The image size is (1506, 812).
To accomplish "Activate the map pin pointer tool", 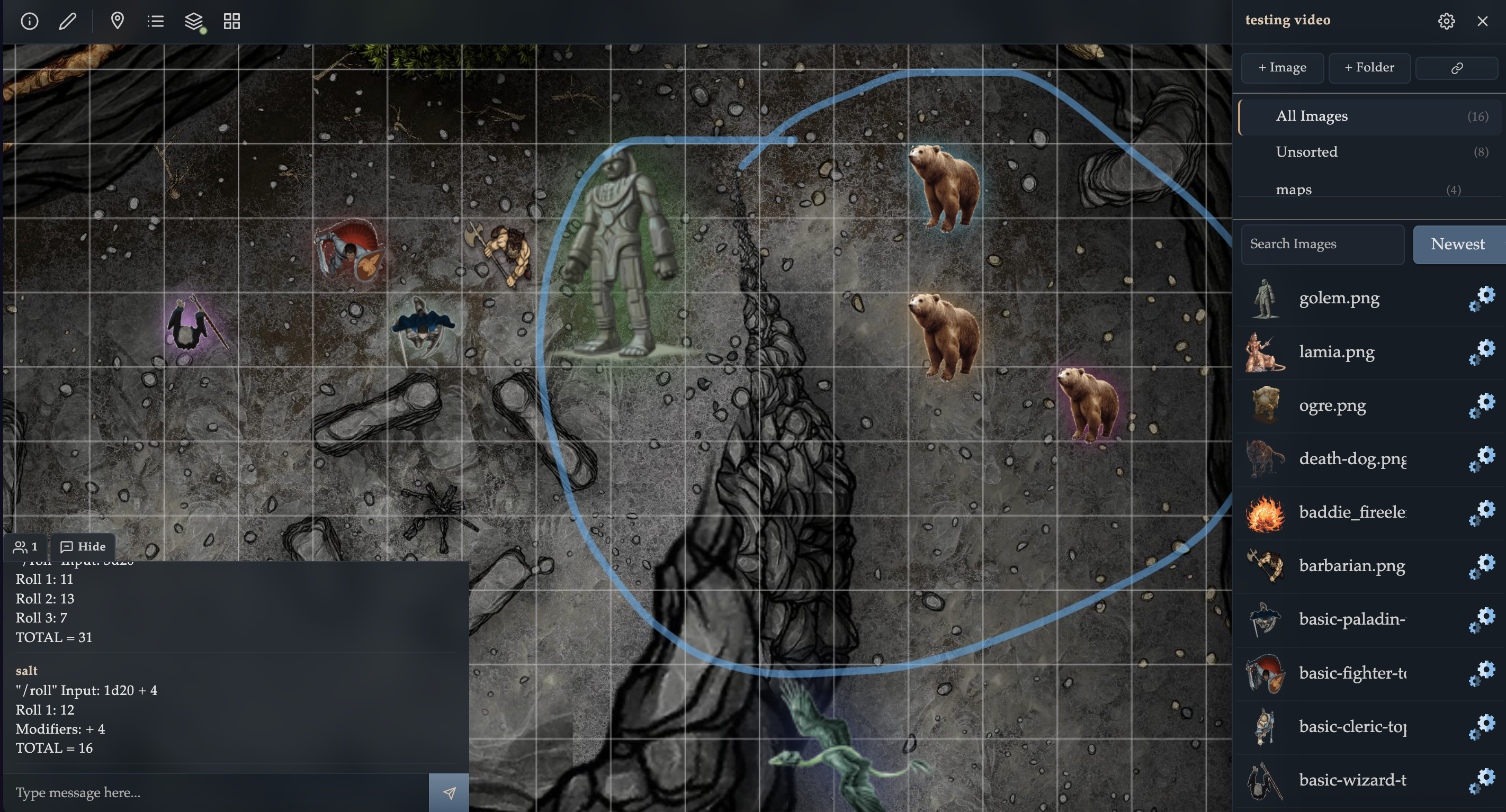I will point(117,21).
